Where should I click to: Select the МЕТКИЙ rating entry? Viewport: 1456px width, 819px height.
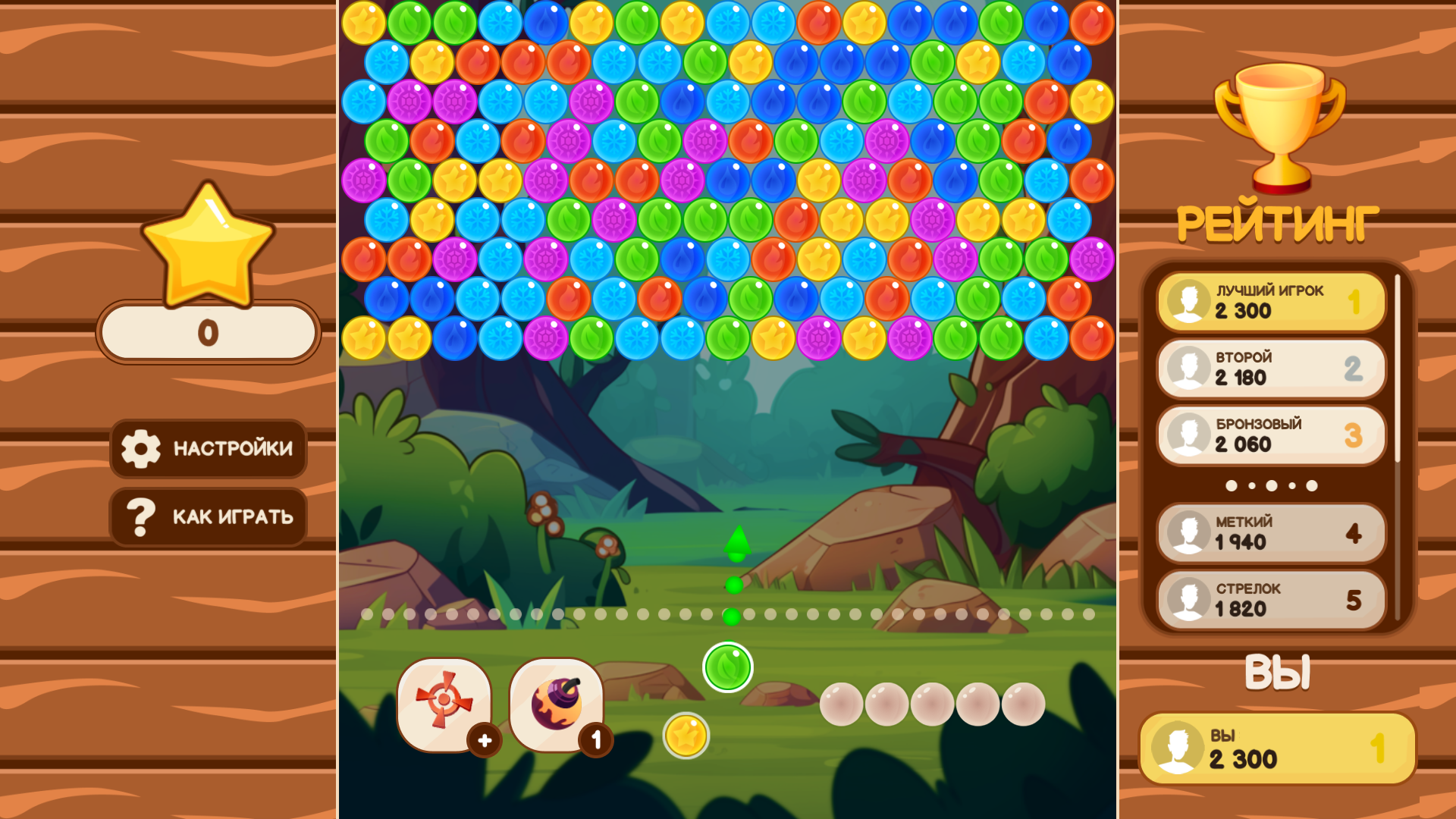1270,532
